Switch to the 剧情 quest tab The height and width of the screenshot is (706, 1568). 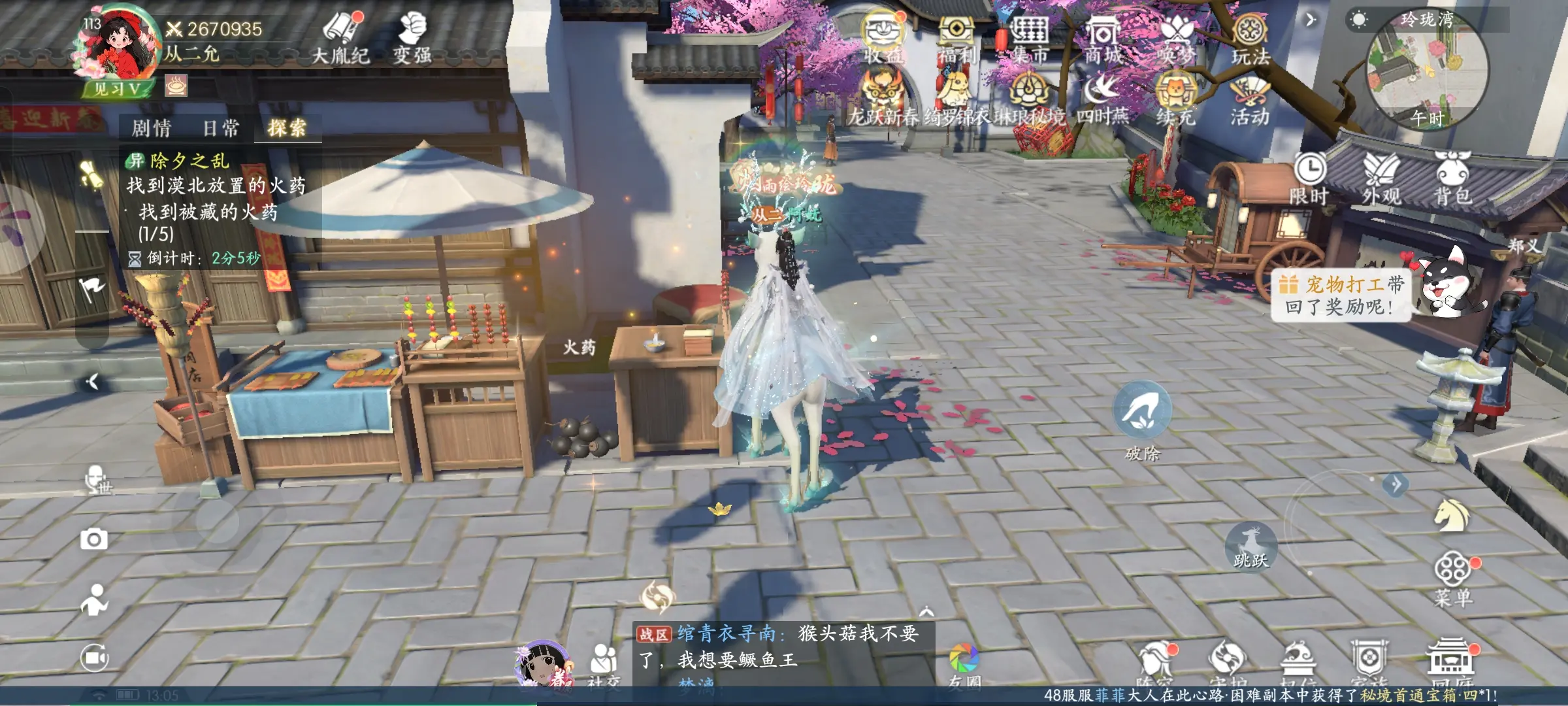point(152,127)
